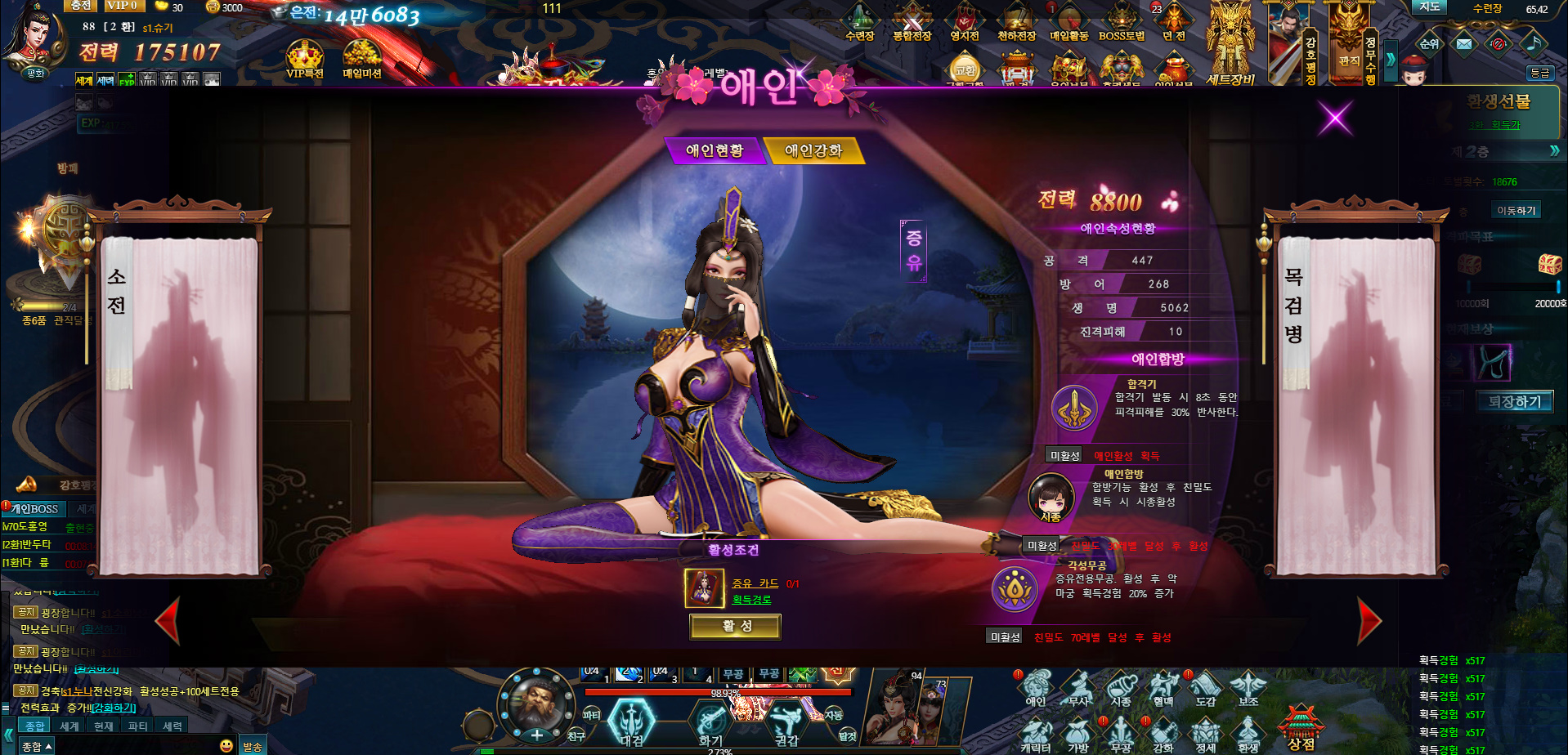1568x755 pixels.
Task: Switch to the 애인현황 tab
Action: click(x=715, y=150)
